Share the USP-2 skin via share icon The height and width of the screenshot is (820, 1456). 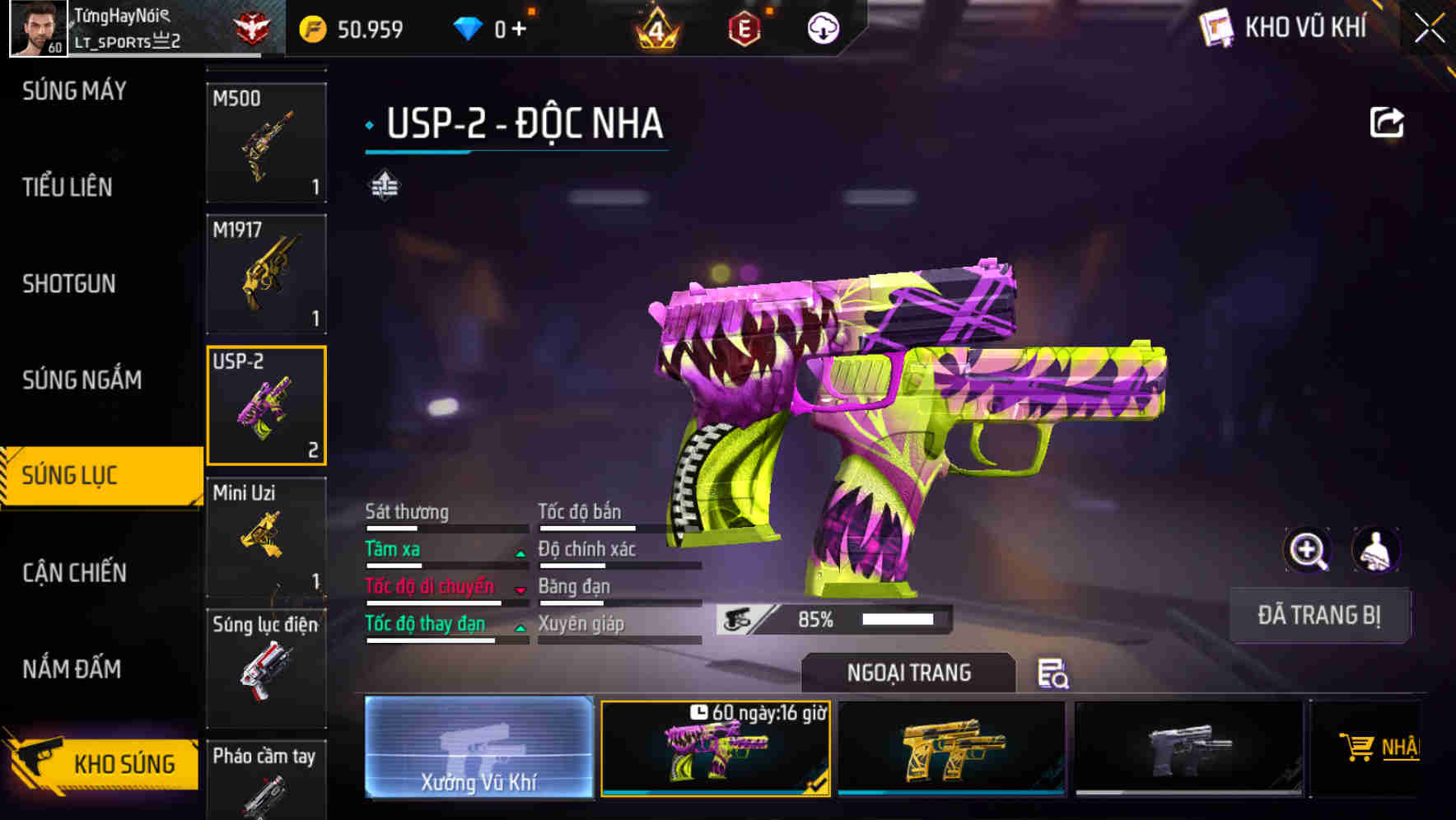tap(1387, 122)
